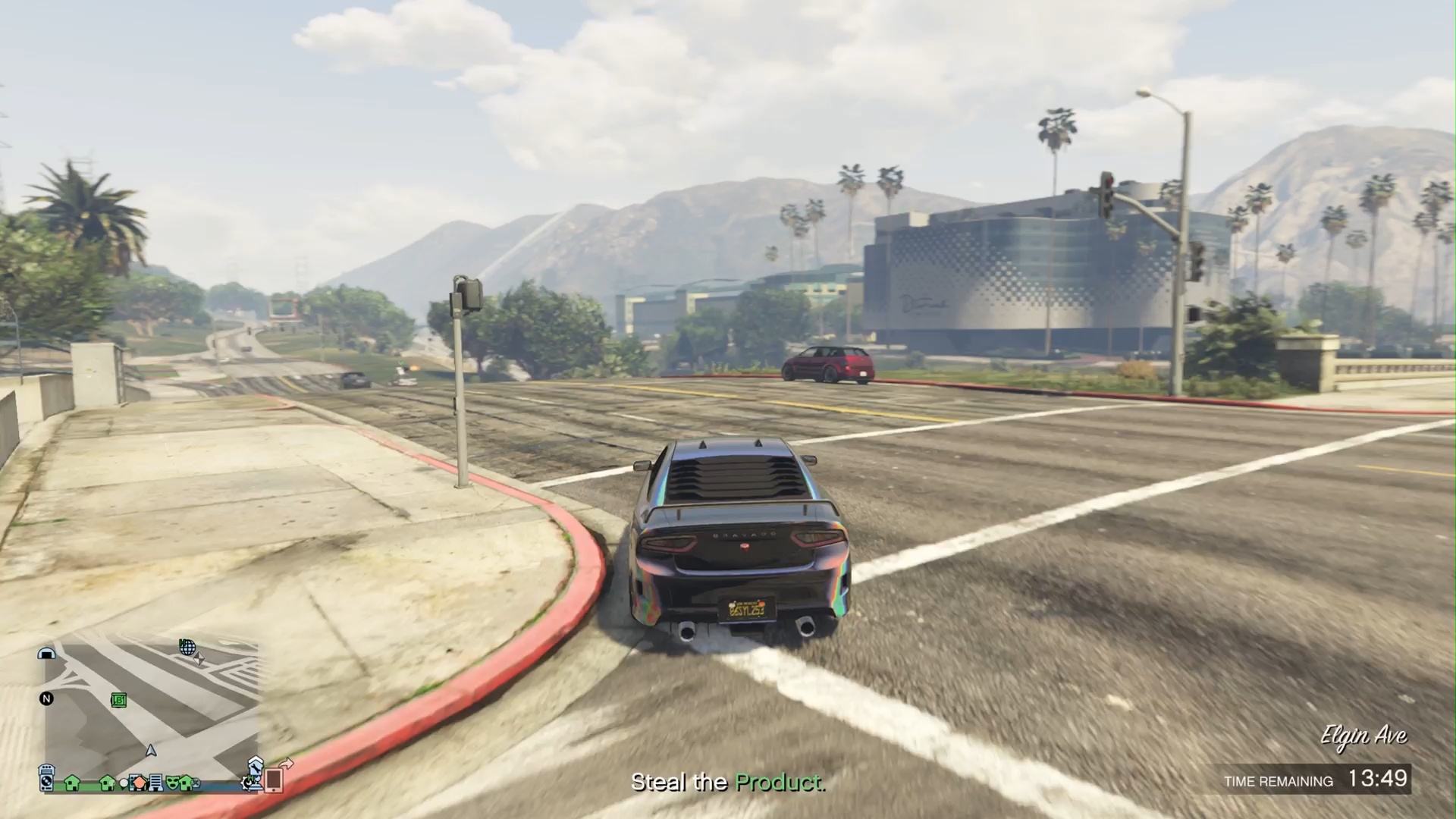Screen dimensions: 1456x819
Task: Click the north compass marker
Action: [46, 698]
